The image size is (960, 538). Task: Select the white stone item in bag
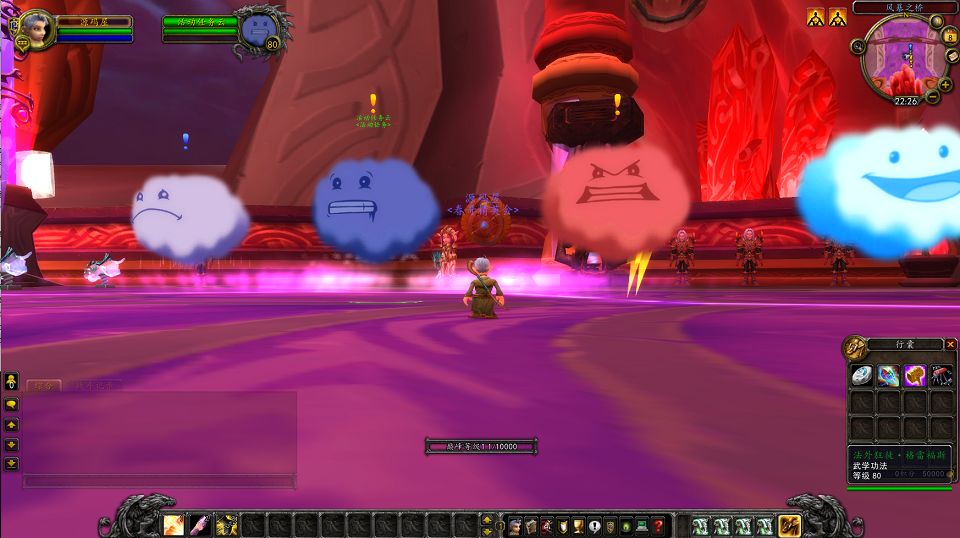click(x=862, y=376)
